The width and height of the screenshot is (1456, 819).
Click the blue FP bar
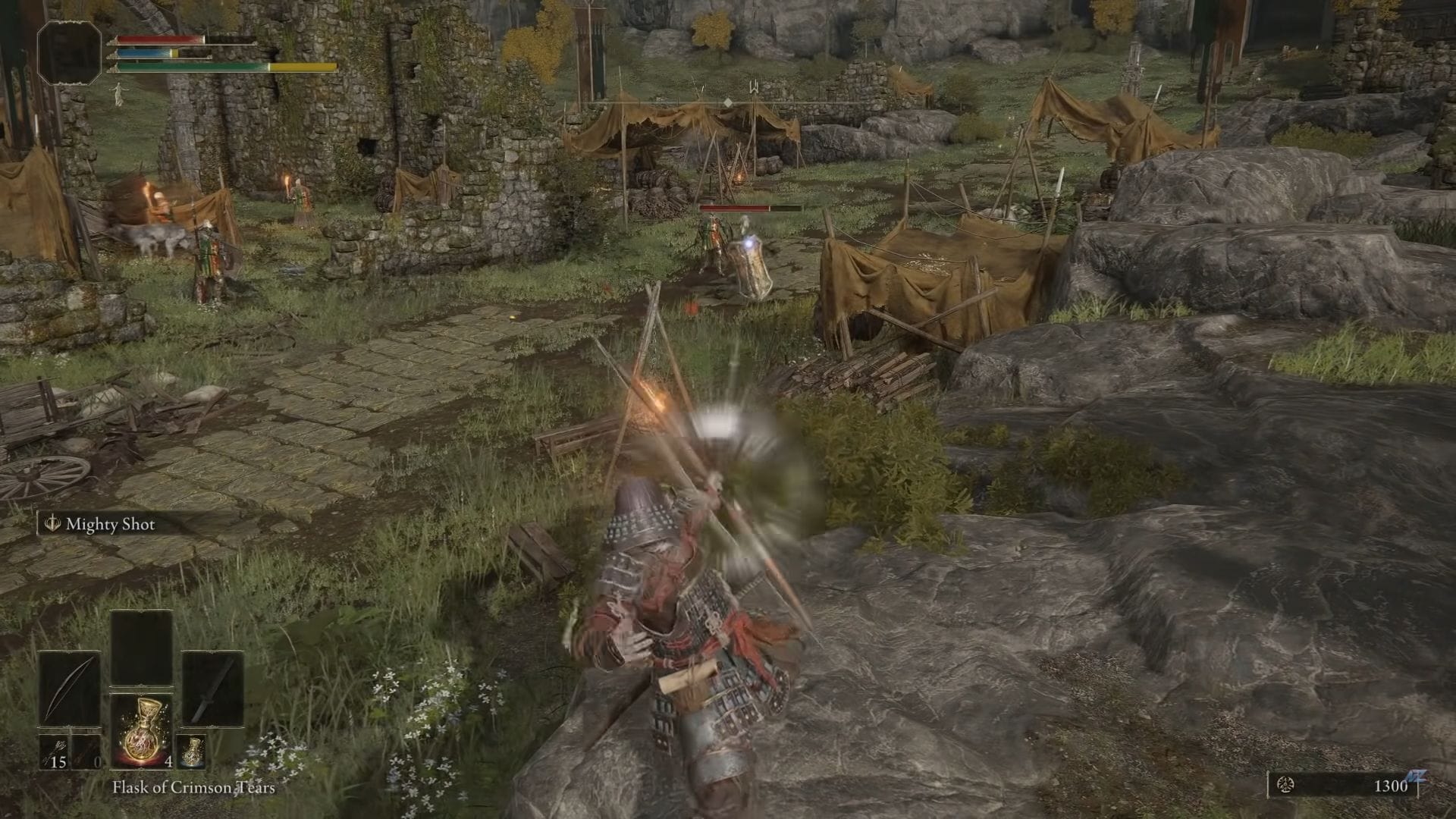tap(148, 53)
